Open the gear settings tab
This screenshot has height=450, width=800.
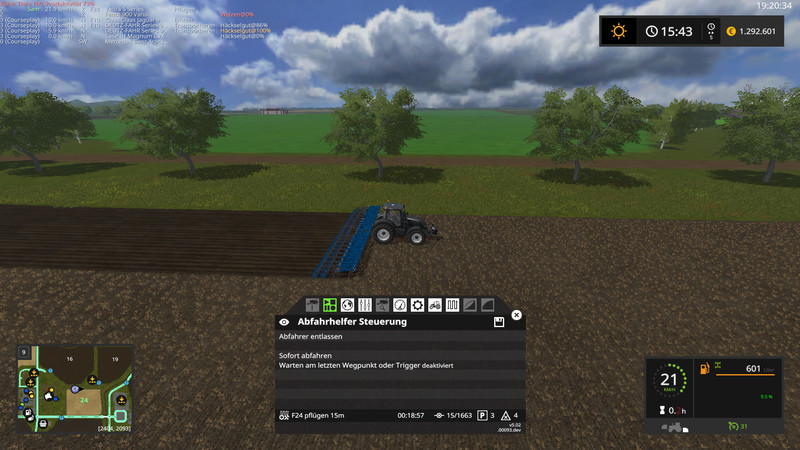coord(418,304)
